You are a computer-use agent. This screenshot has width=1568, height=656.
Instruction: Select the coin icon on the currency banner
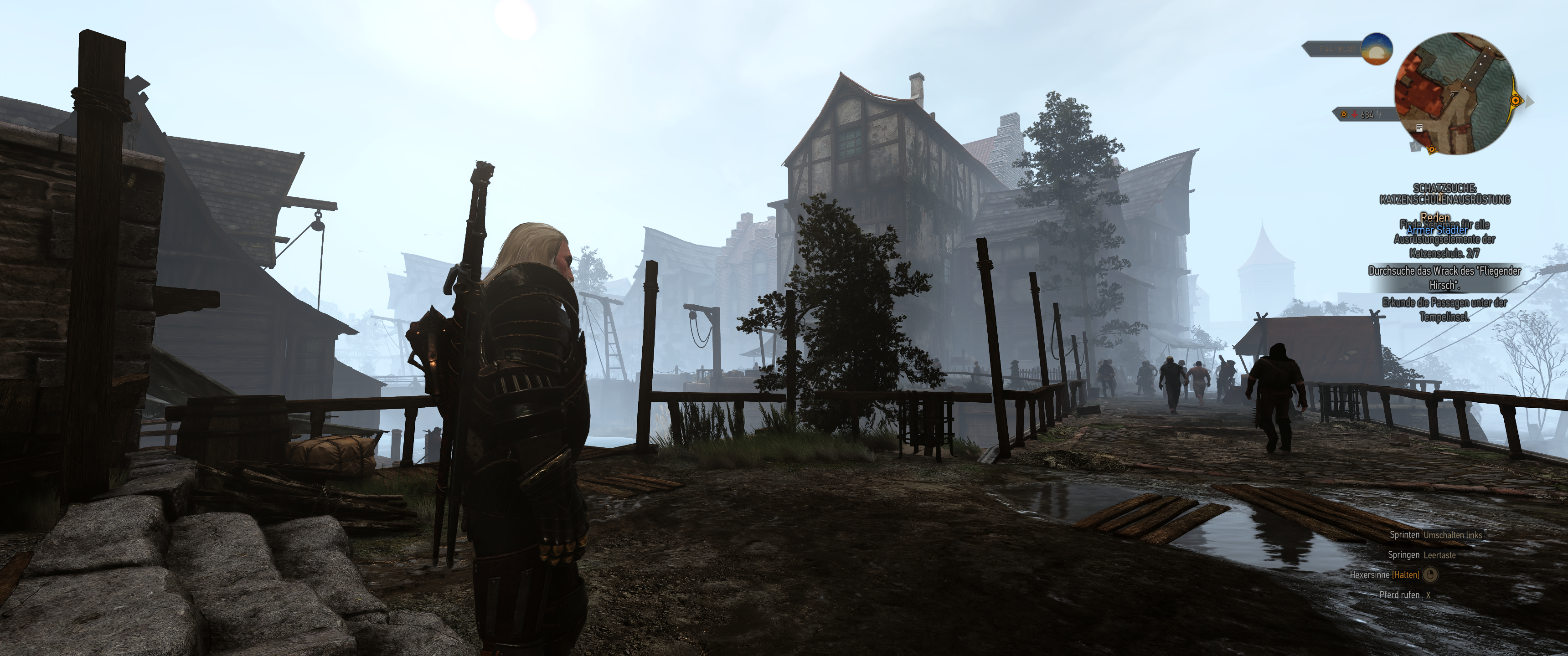tap(1343, 114)
